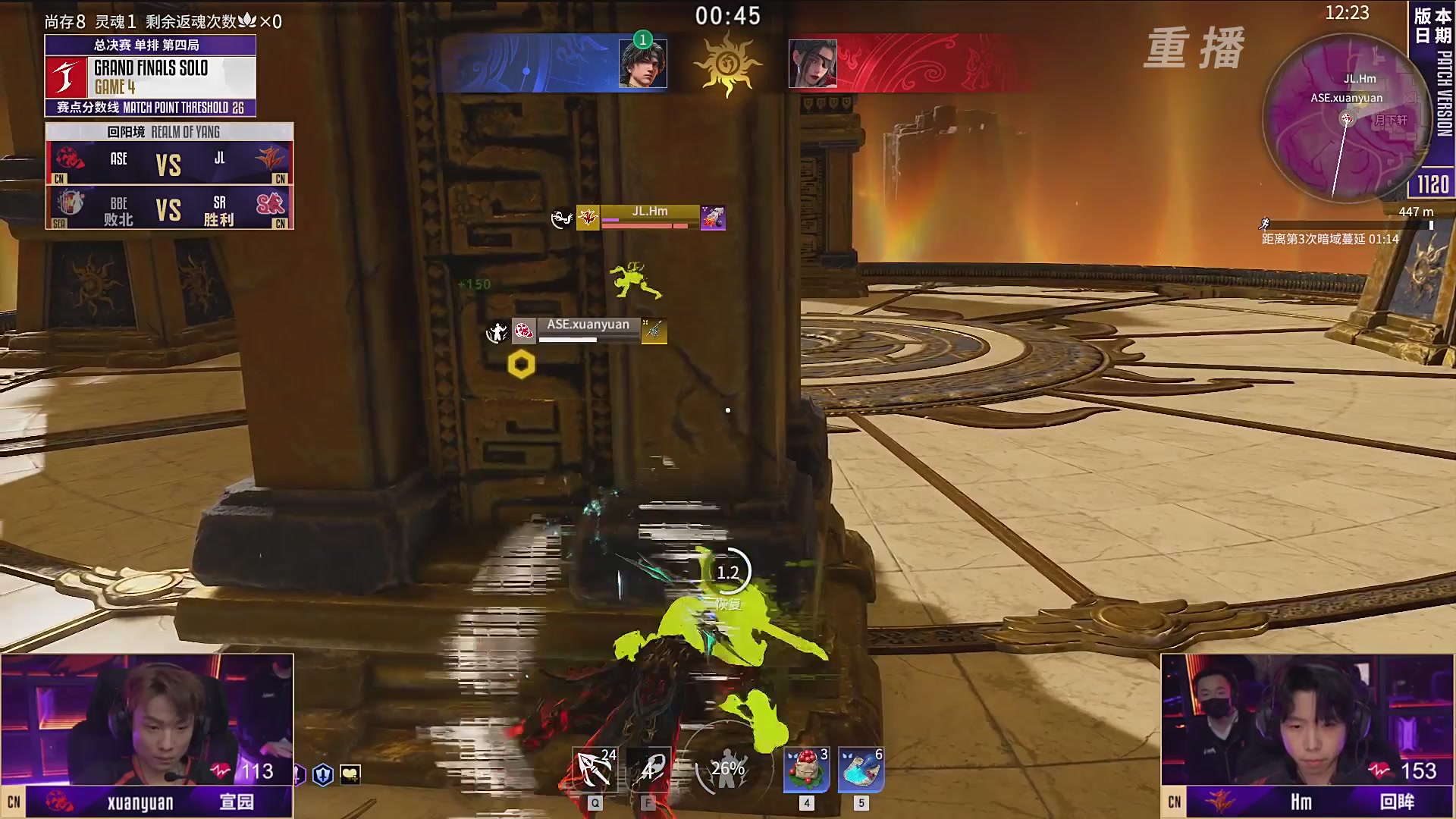
Task: Click the BBE vs SR matchup row
Action: pos(169,209)
